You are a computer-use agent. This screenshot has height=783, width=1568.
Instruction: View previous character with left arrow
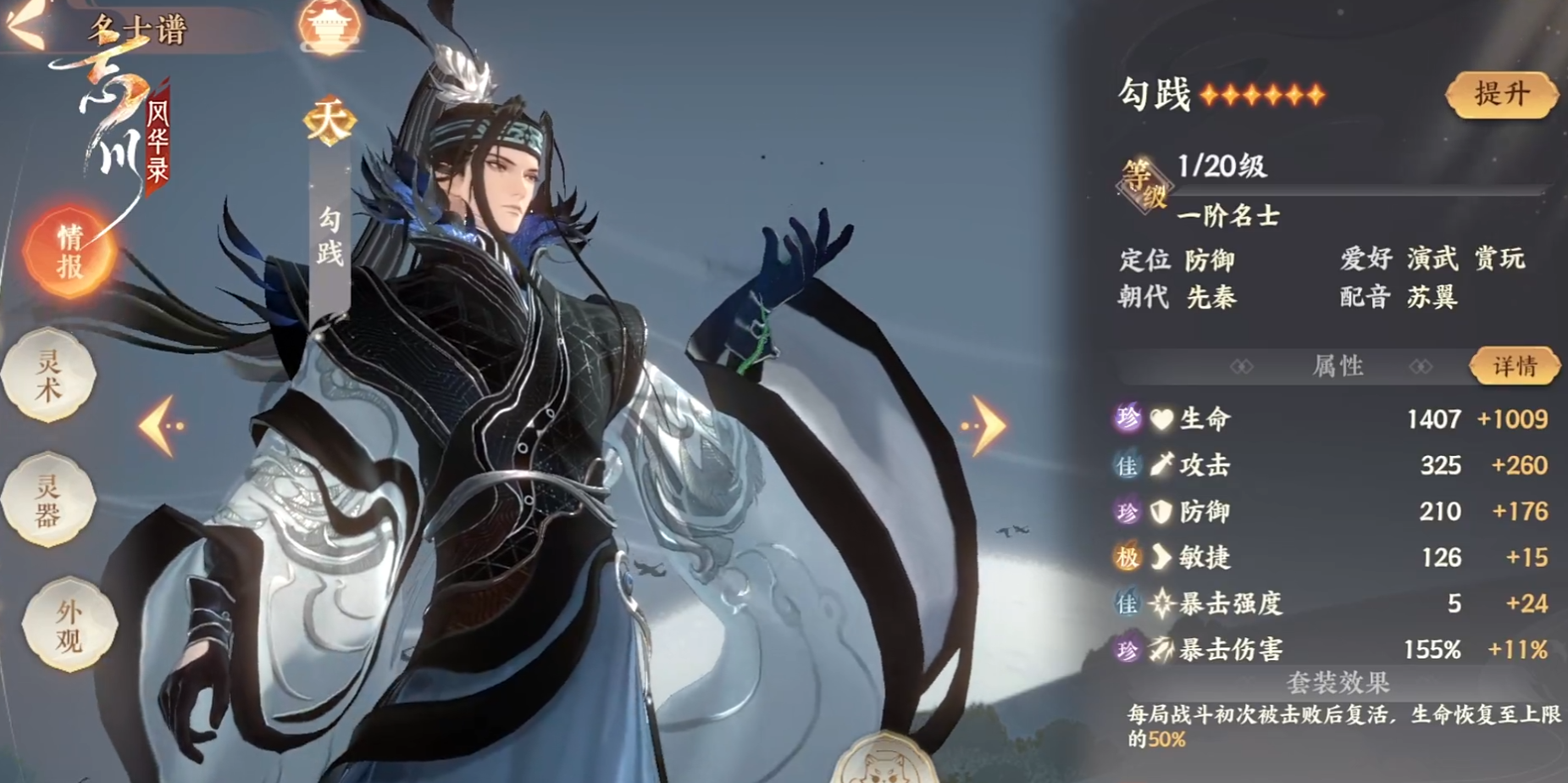(x=161, y=425)
